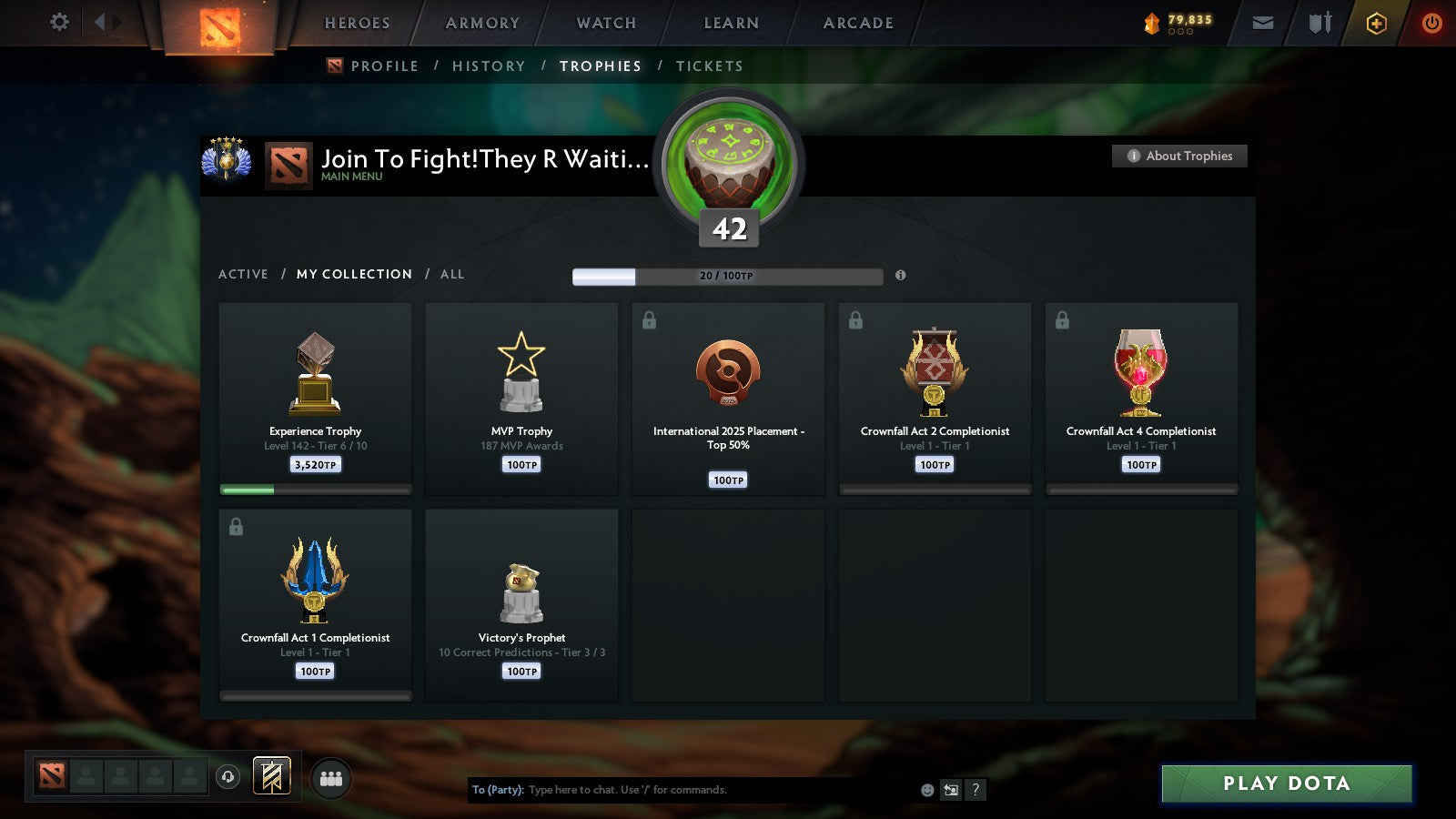Image resolution: width=1456 pixels, height=819 pixels.
Task: Open the ARMORY menu item
Action: coord(480,24)
